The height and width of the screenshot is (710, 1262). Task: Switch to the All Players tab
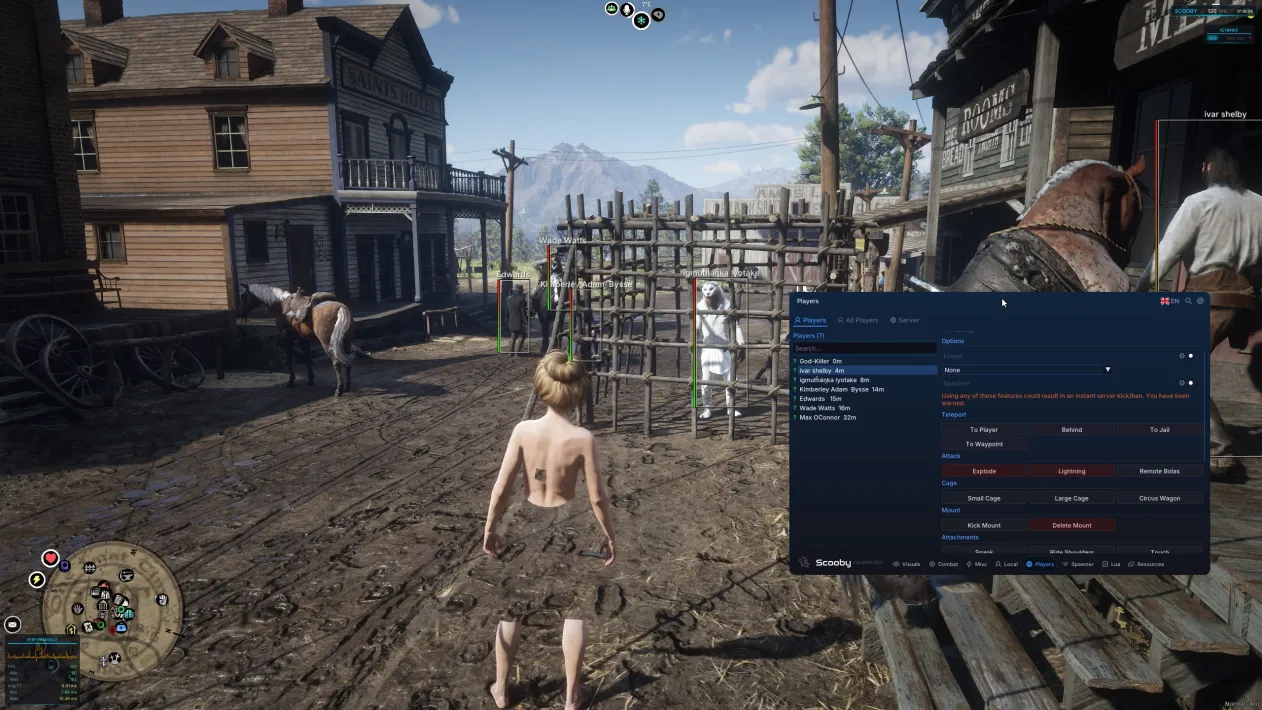click(858, 320)
